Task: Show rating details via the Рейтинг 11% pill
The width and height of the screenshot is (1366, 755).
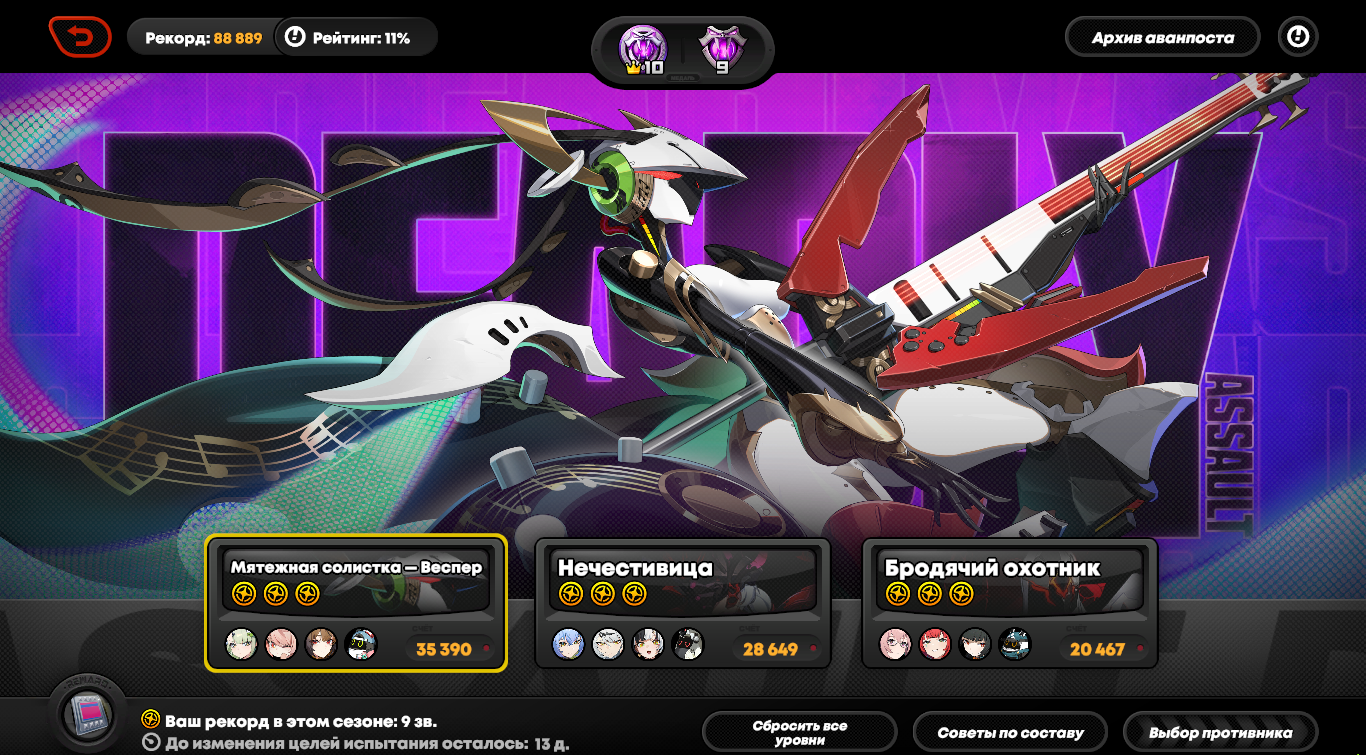Action: pyautogui.click(x=356, y=38)
